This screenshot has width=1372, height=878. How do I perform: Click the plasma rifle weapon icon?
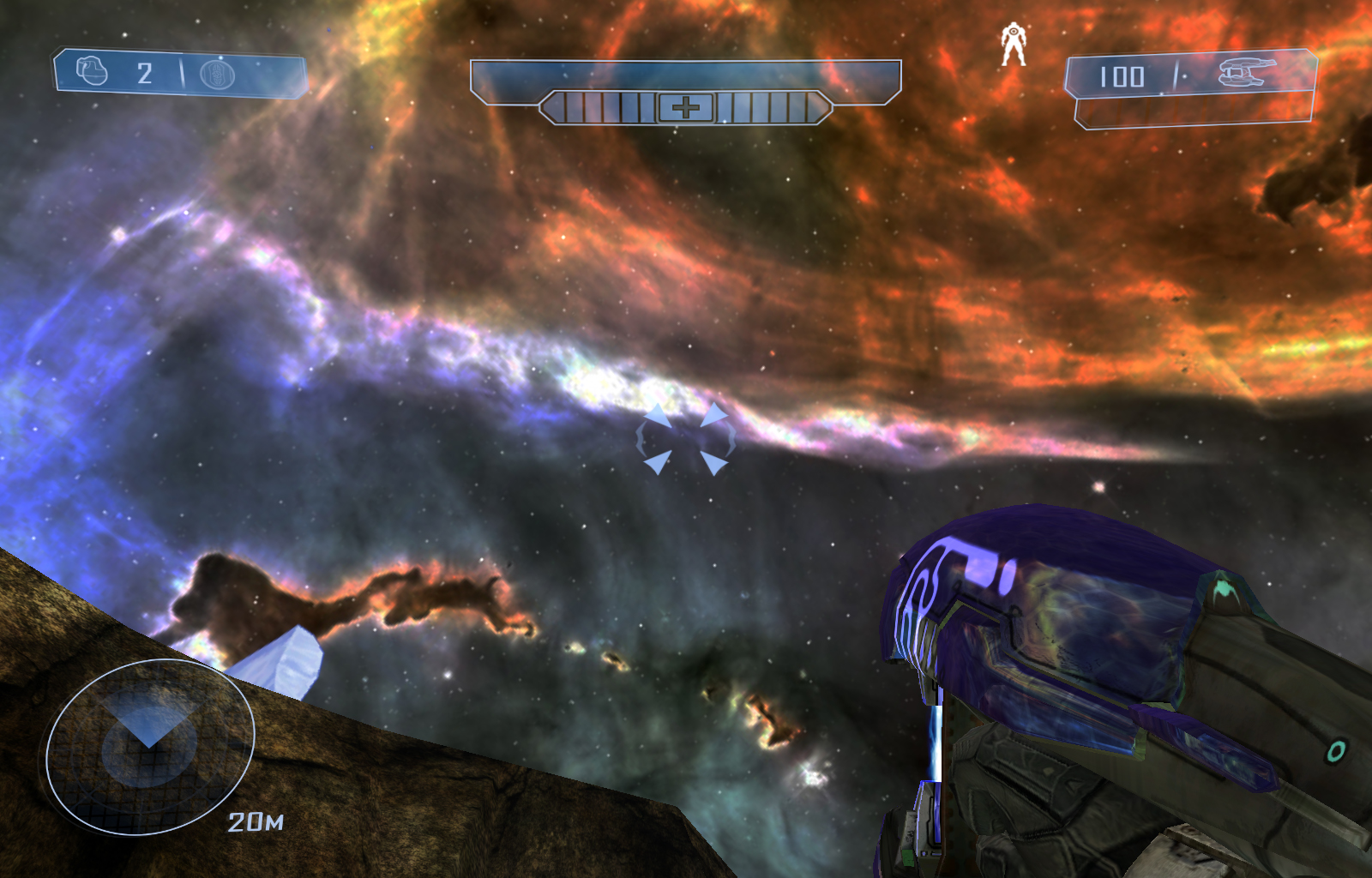pos(1247,73)
